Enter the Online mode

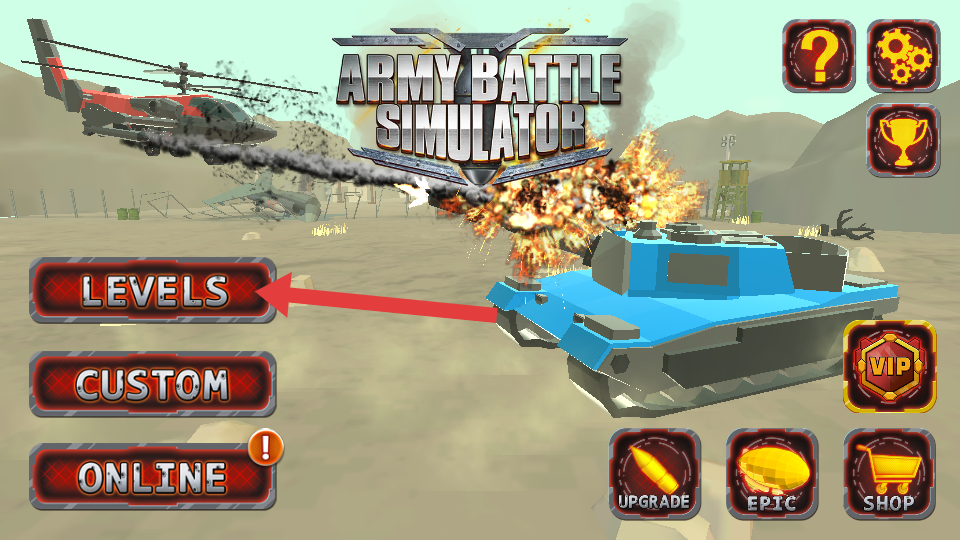click(153, 476)
